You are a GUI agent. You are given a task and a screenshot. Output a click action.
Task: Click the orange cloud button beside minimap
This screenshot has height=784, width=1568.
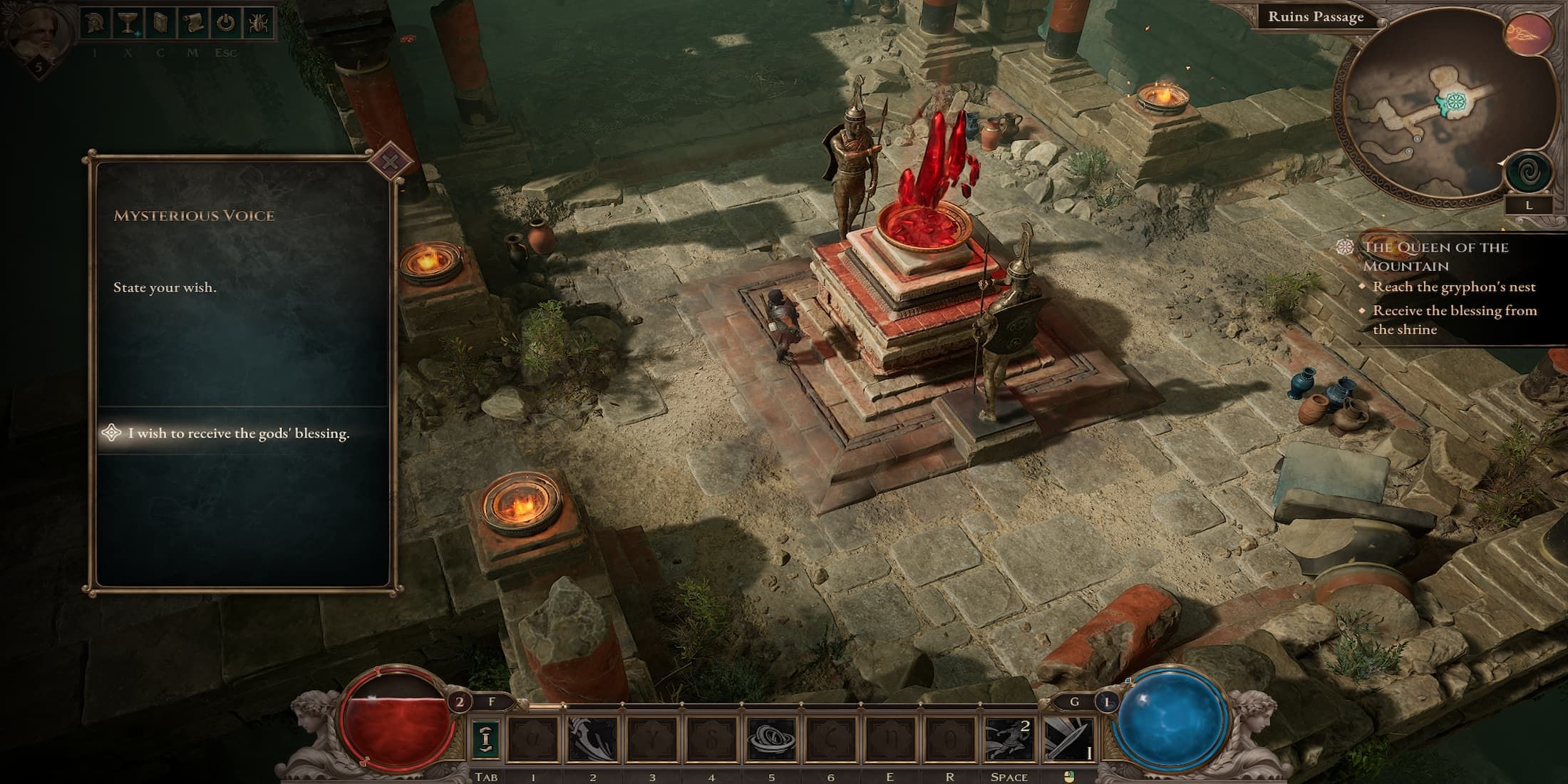coord(1530,34)
